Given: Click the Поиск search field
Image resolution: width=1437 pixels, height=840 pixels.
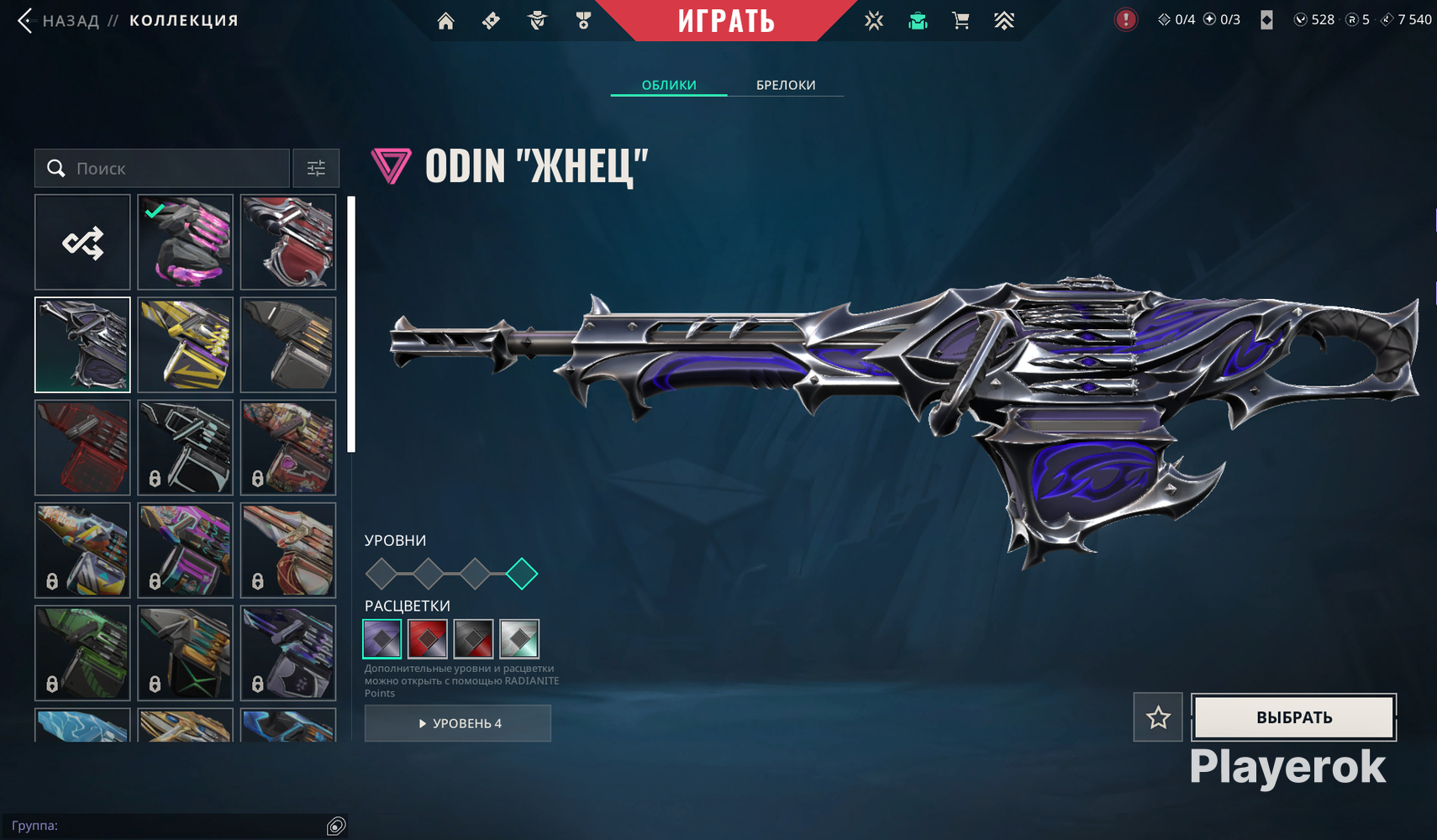Looking at the screenshot, I should click(x=176, y=168).
